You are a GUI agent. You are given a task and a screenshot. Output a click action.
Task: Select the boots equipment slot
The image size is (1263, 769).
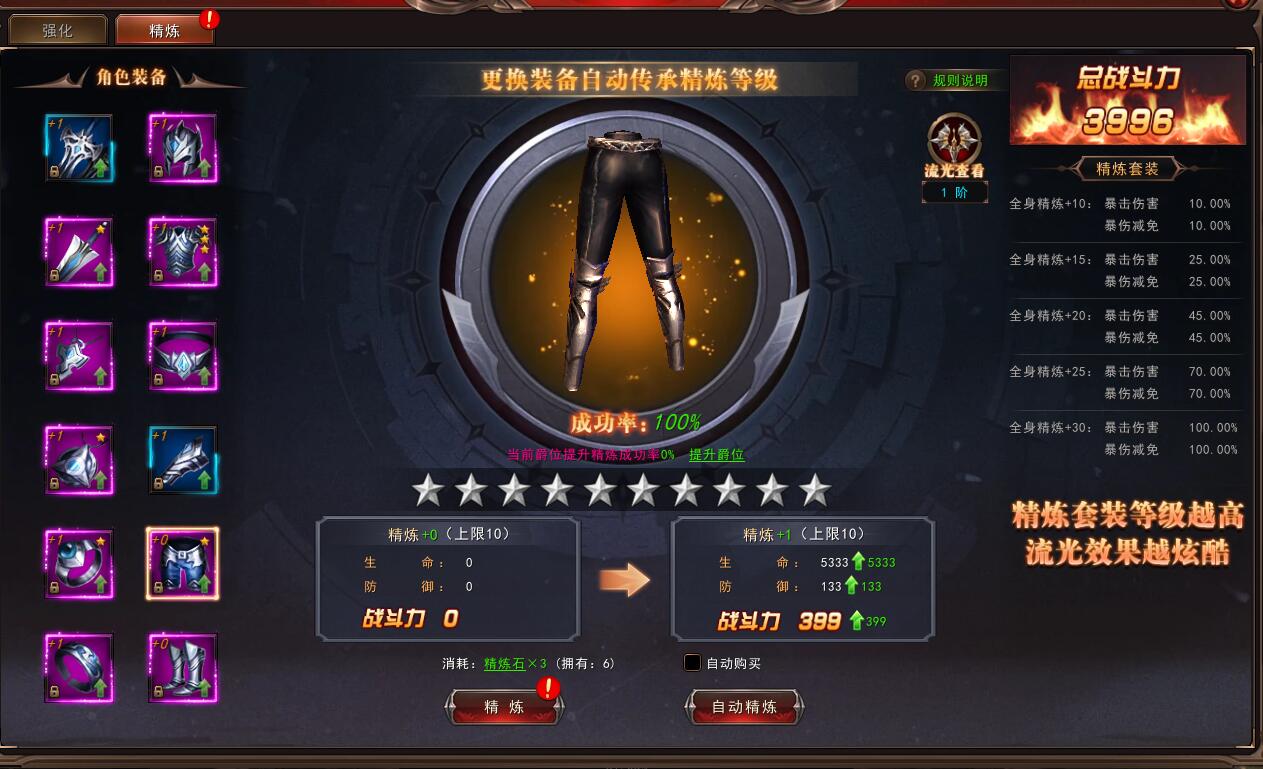coord(183,668)
